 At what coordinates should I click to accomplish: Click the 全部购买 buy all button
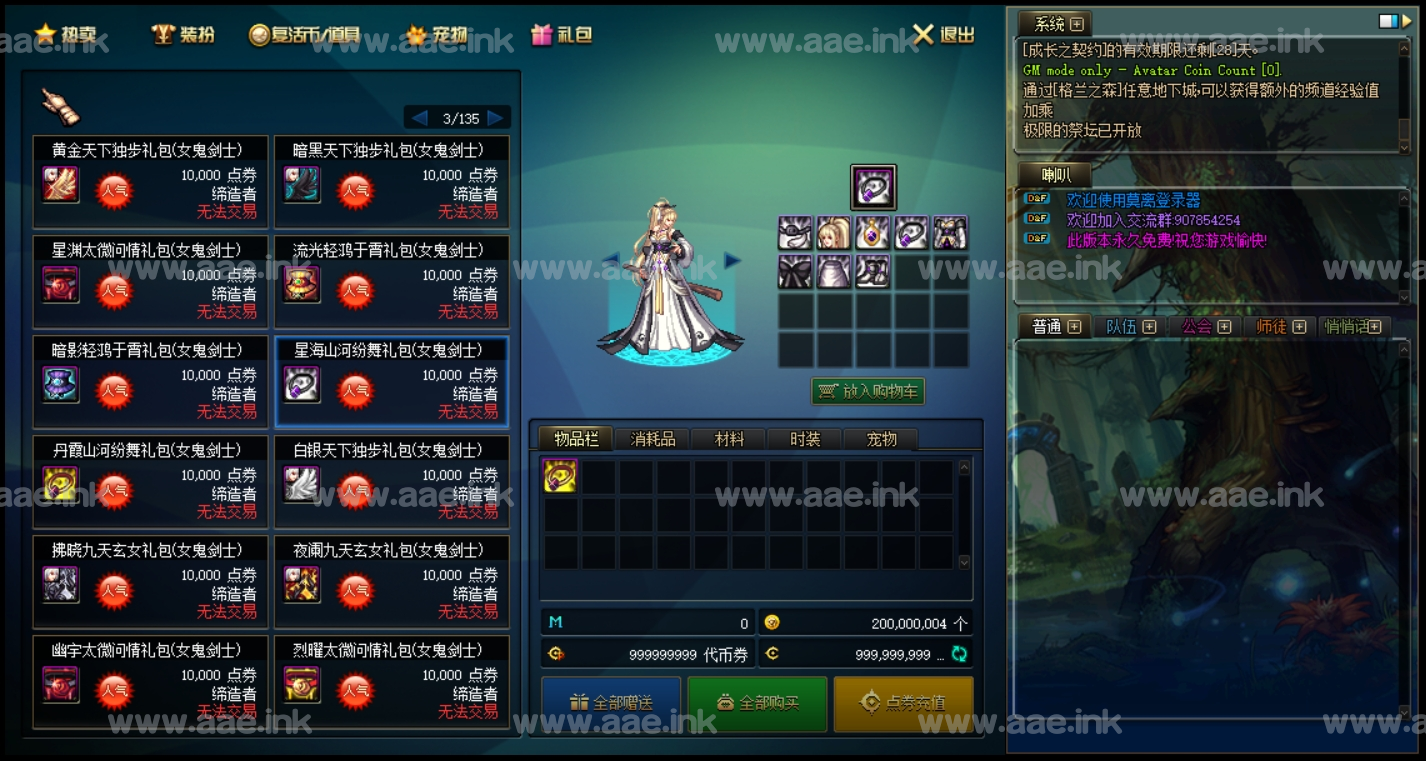pyautogui.click(x=757, y=703)
